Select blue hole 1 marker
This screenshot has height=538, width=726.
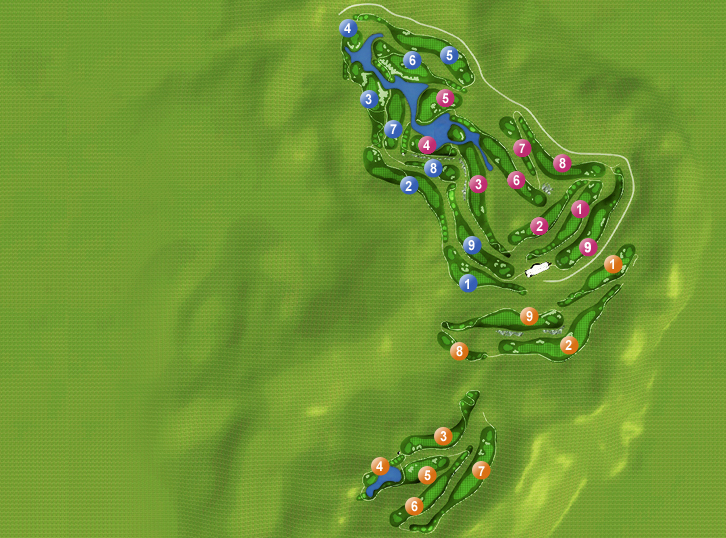[x=468, y=284]
